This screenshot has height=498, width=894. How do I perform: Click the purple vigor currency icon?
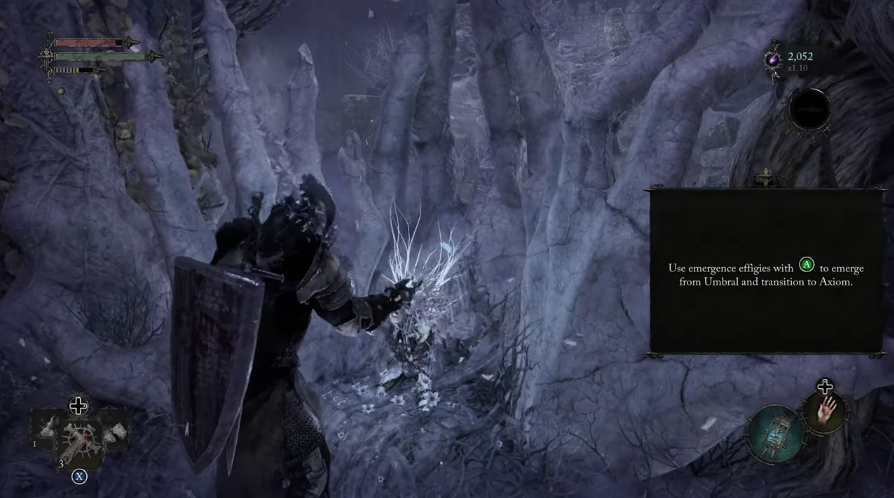[x=773, y=60]
